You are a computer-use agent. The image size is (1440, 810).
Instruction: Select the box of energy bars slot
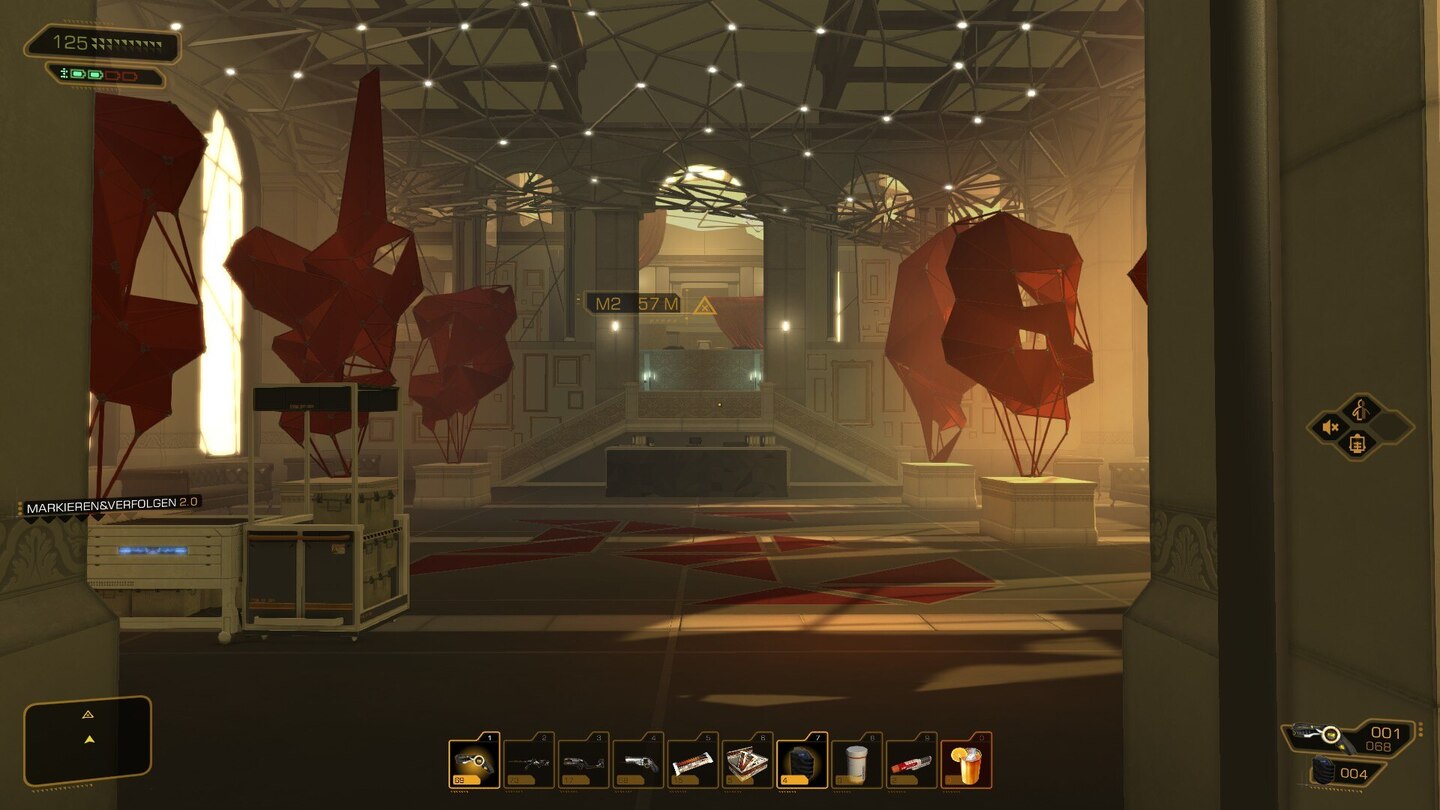tap(747, 763)
